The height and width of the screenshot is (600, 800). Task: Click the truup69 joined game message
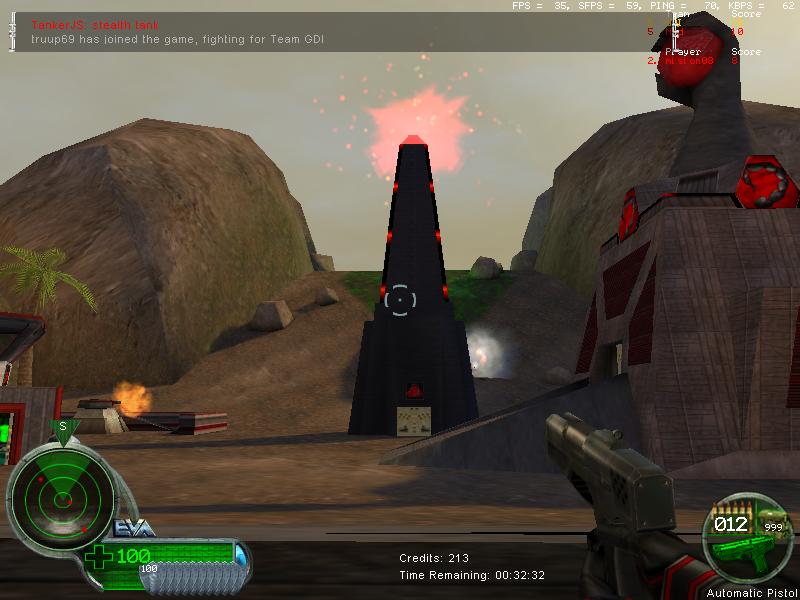click(176, 39)
